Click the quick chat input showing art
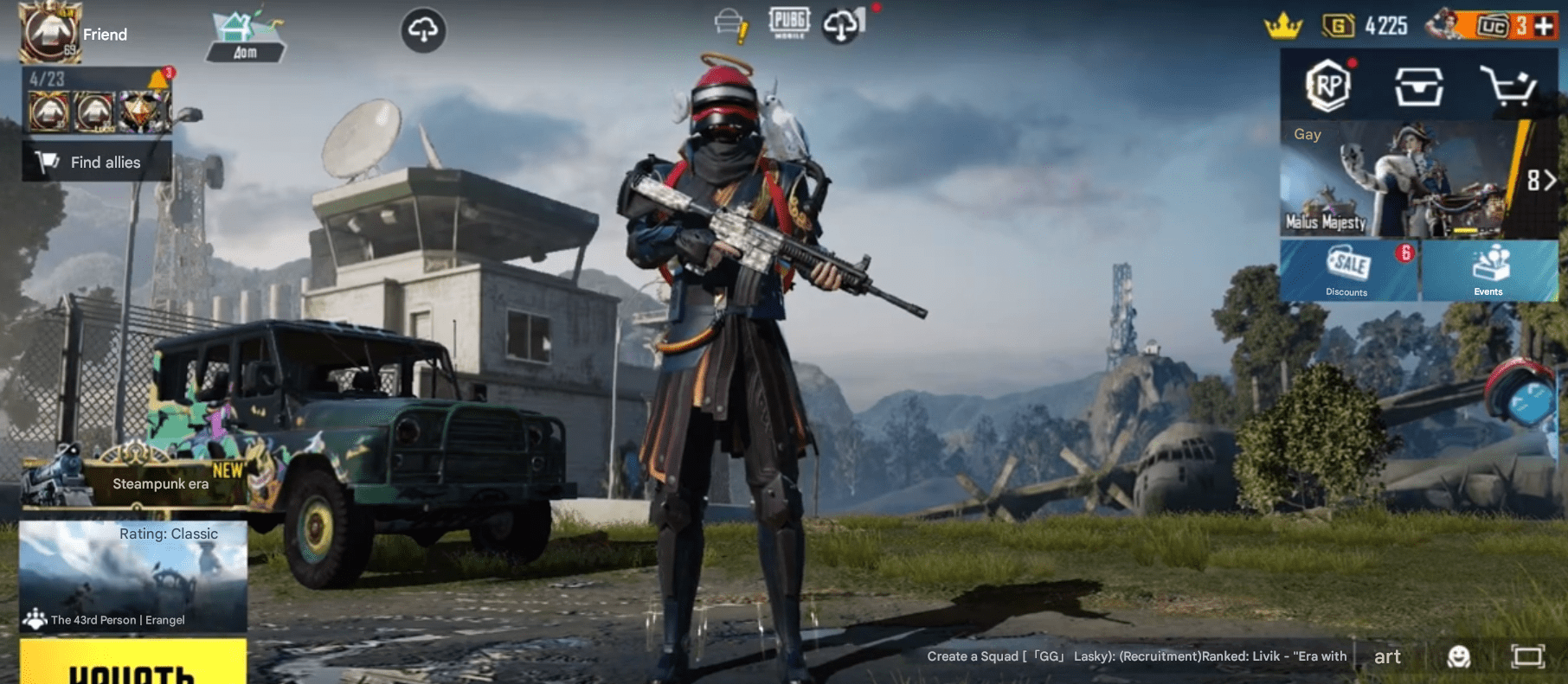 (1388, 656)
